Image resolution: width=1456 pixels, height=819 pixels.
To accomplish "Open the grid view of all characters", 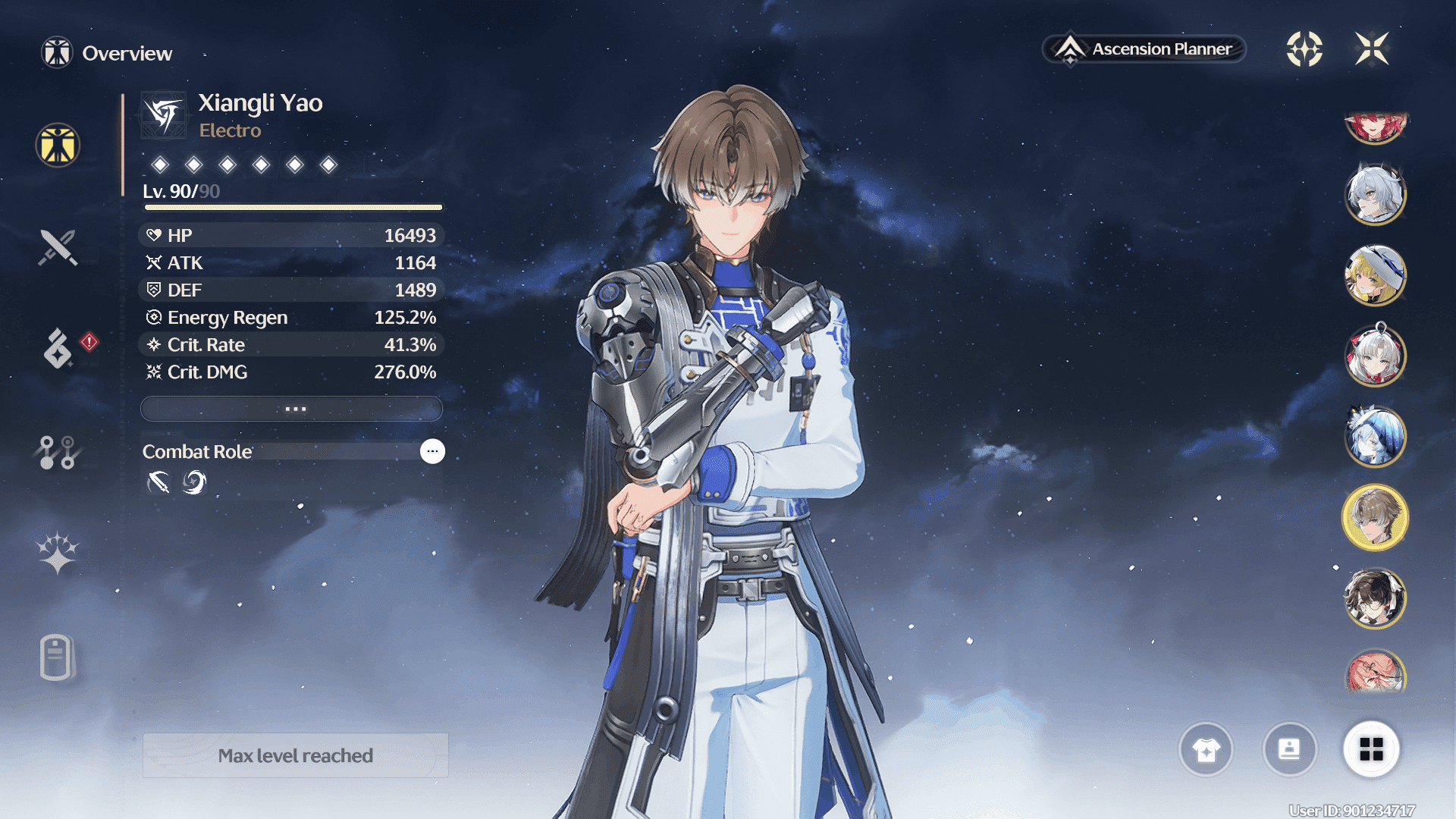I will point(1371,749).
